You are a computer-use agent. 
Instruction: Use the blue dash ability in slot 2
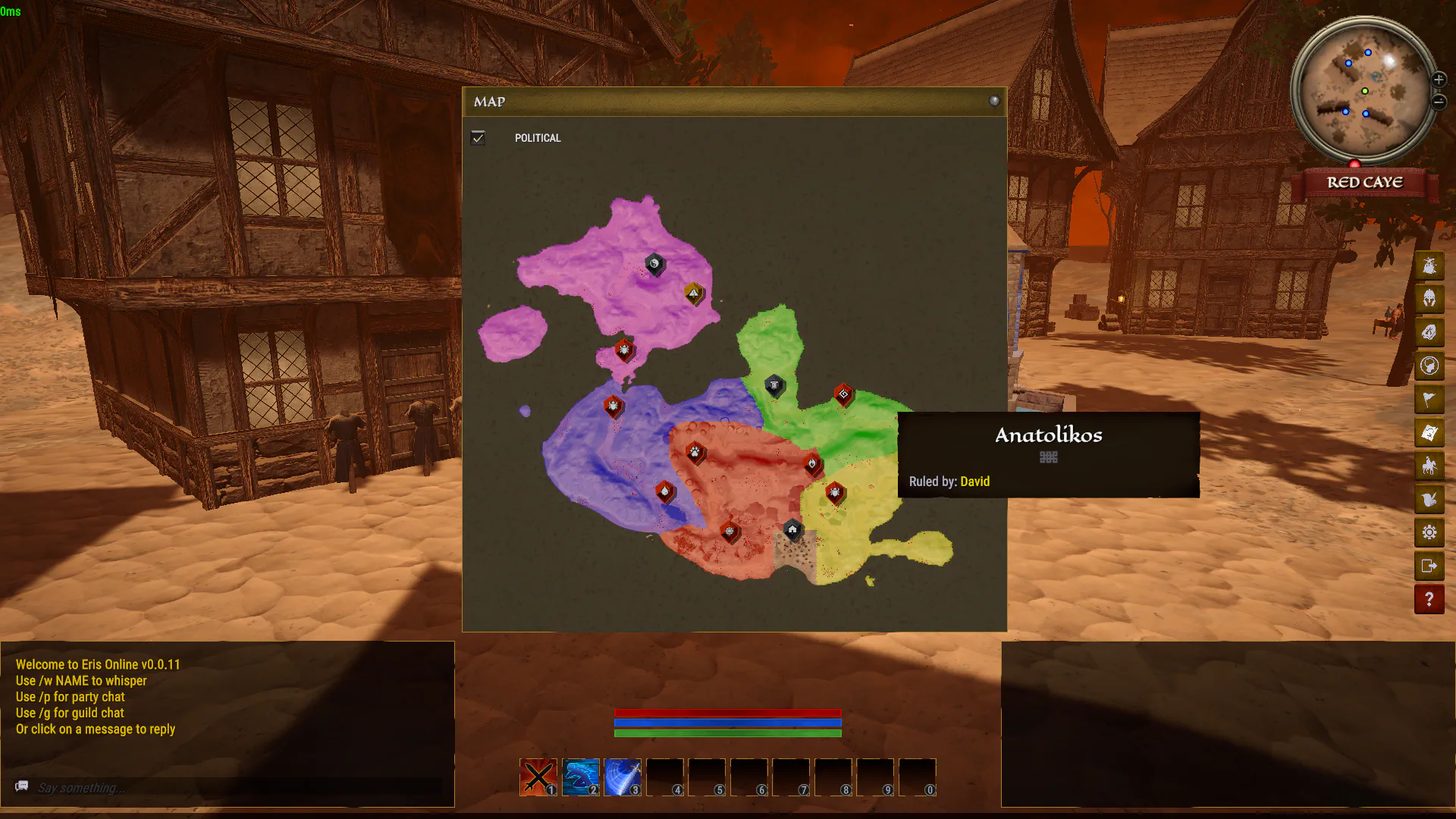[x=581, y=777]
